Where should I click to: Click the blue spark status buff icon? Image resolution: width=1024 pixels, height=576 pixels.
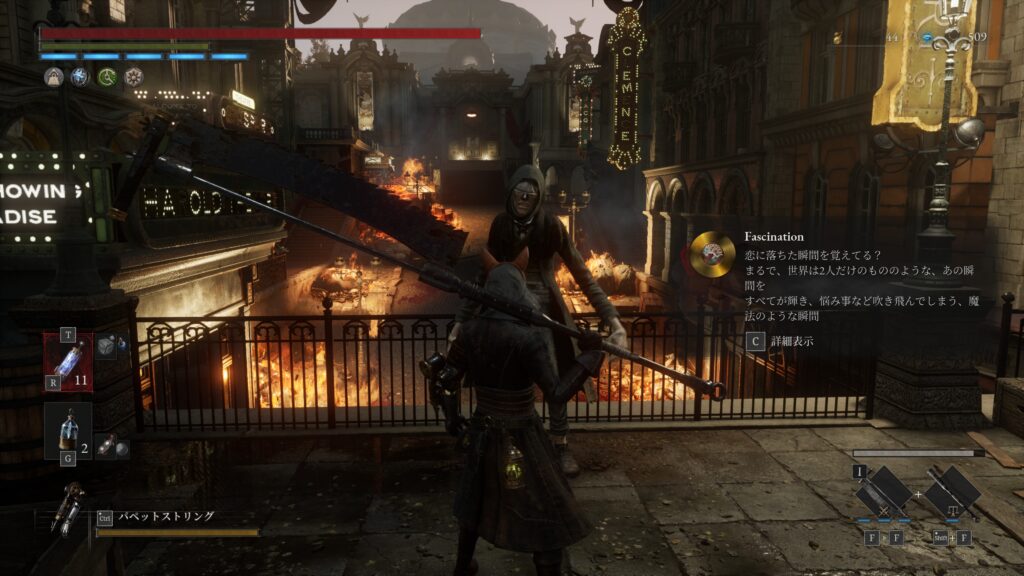click(80, 77)
